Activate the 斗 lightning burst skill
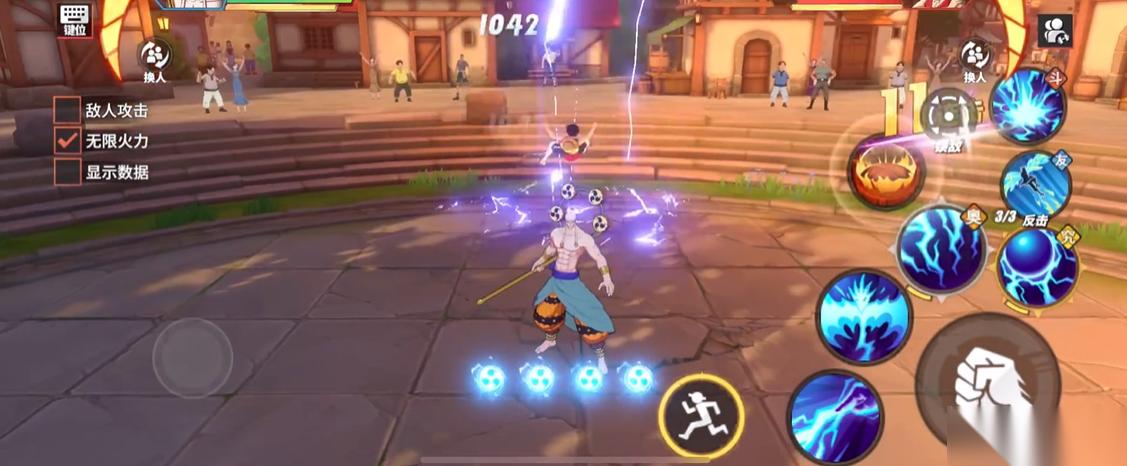 tap(1027, 106)
